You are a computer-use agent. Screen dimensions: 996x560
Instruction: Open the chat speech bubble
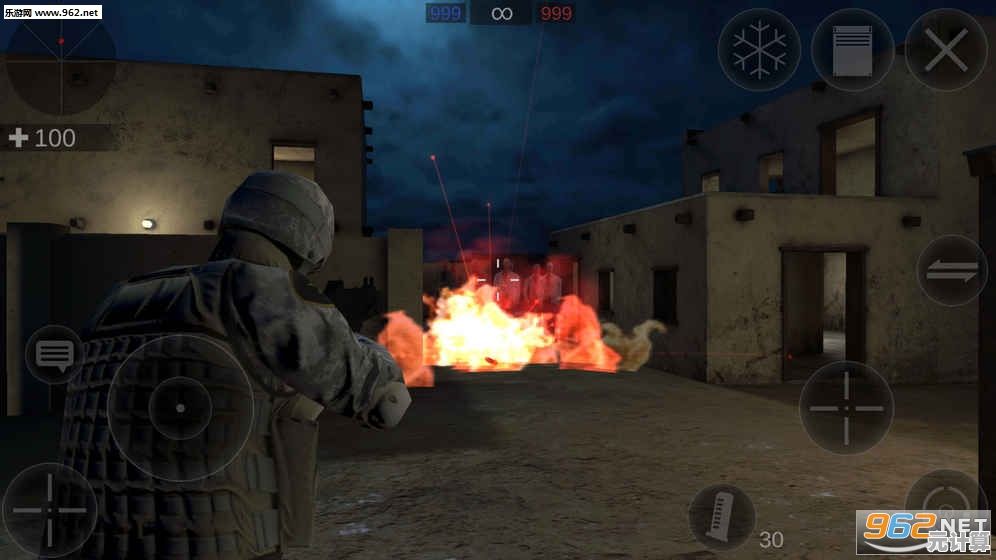[x=54, y=354]
